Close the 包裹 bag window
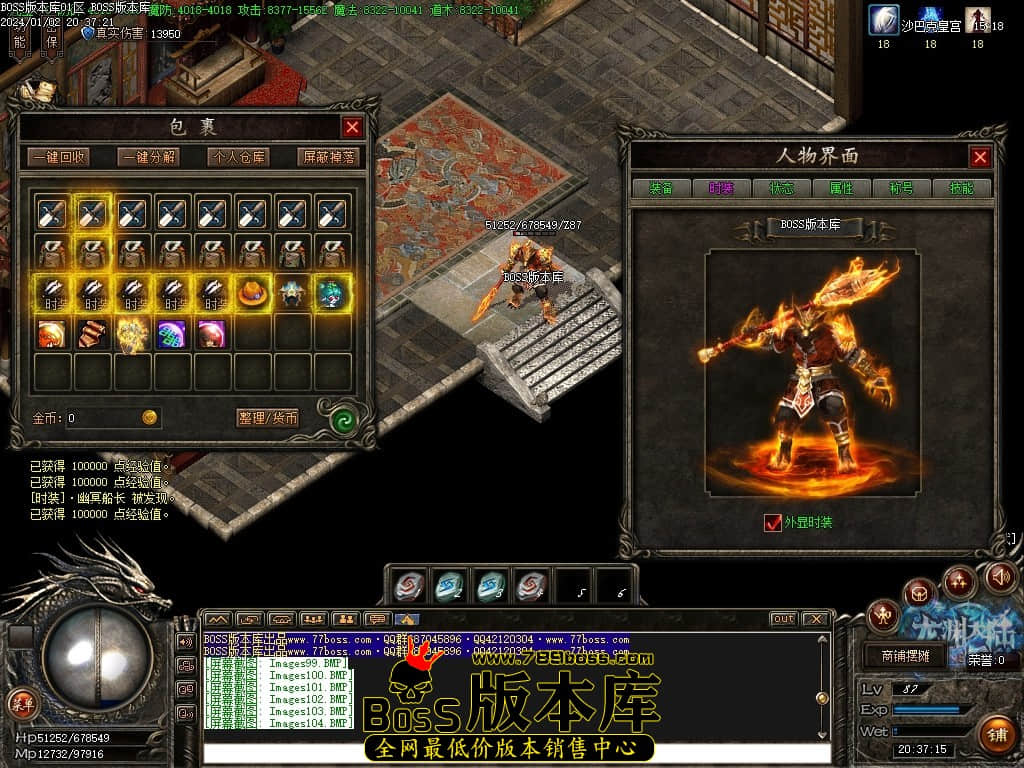This screenshot has width=1024, height=768. [x=352, y=127]
